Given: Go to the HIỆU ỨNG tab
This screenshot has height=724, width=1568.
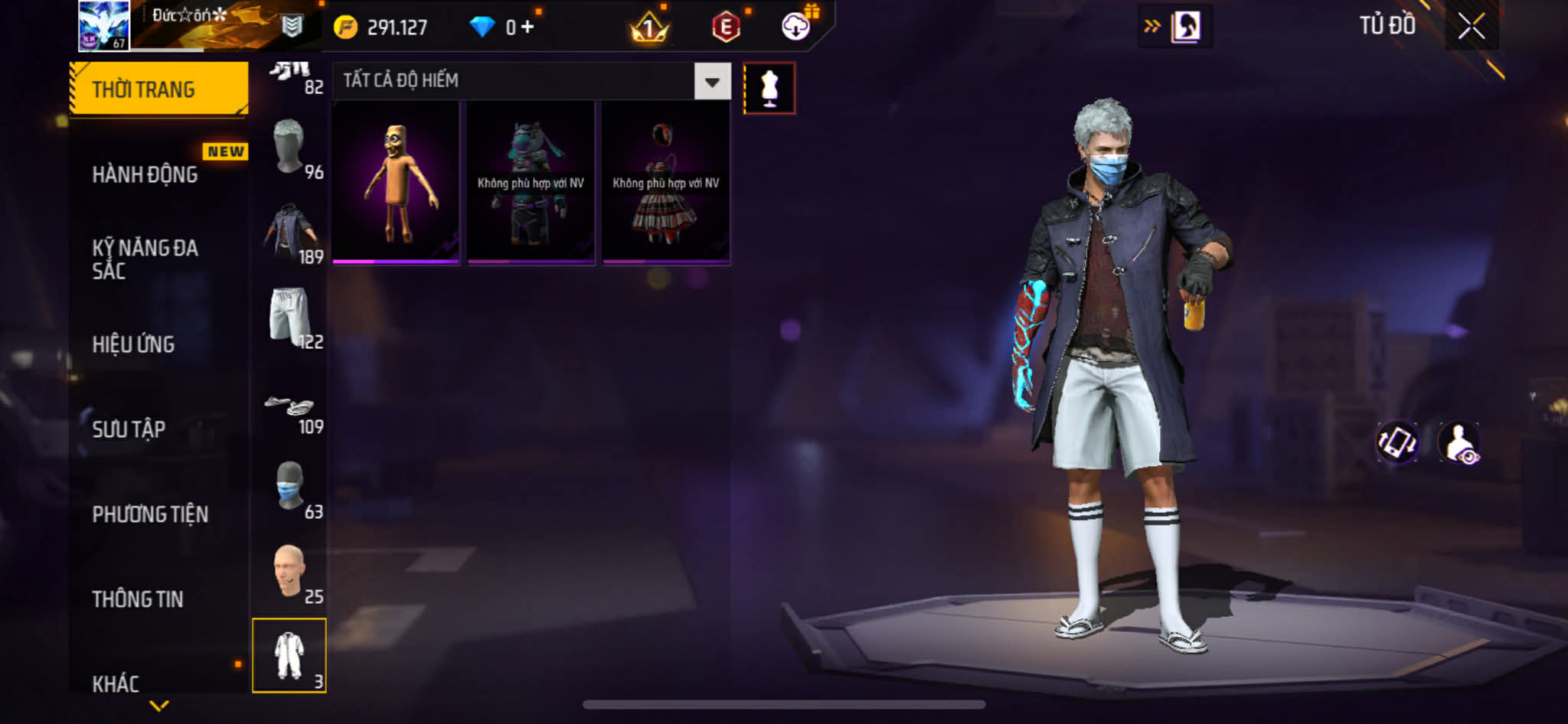Looking at the screenshot, I should 134,344.
